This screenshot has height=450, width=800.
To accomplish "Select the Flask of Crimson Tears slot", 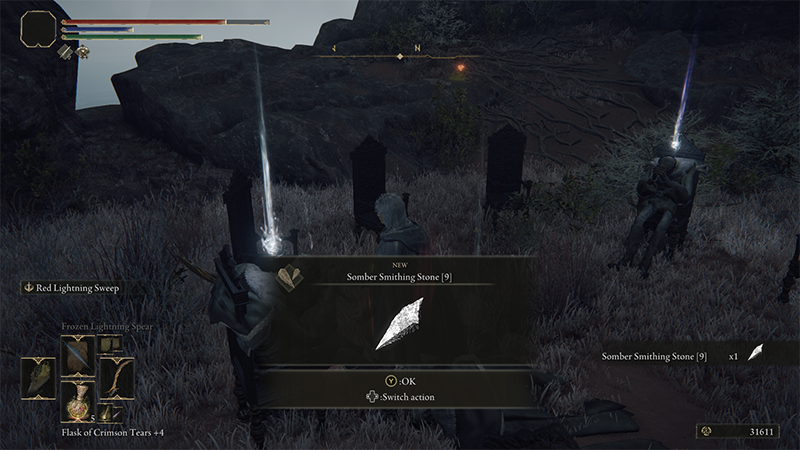I will (77, 400).
